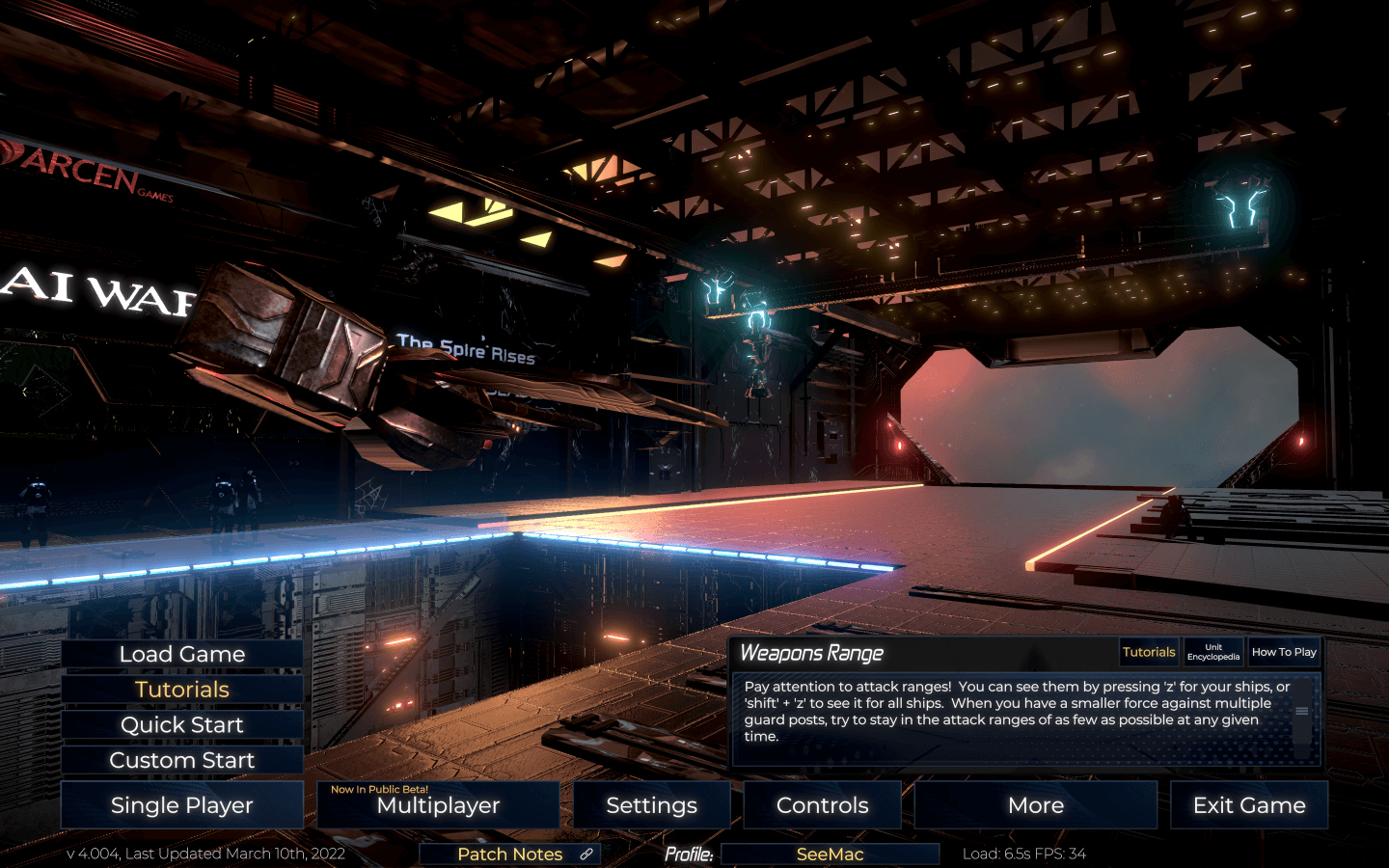Open the More menu
Viewport: 1389px width, 868px height.
1035,805
